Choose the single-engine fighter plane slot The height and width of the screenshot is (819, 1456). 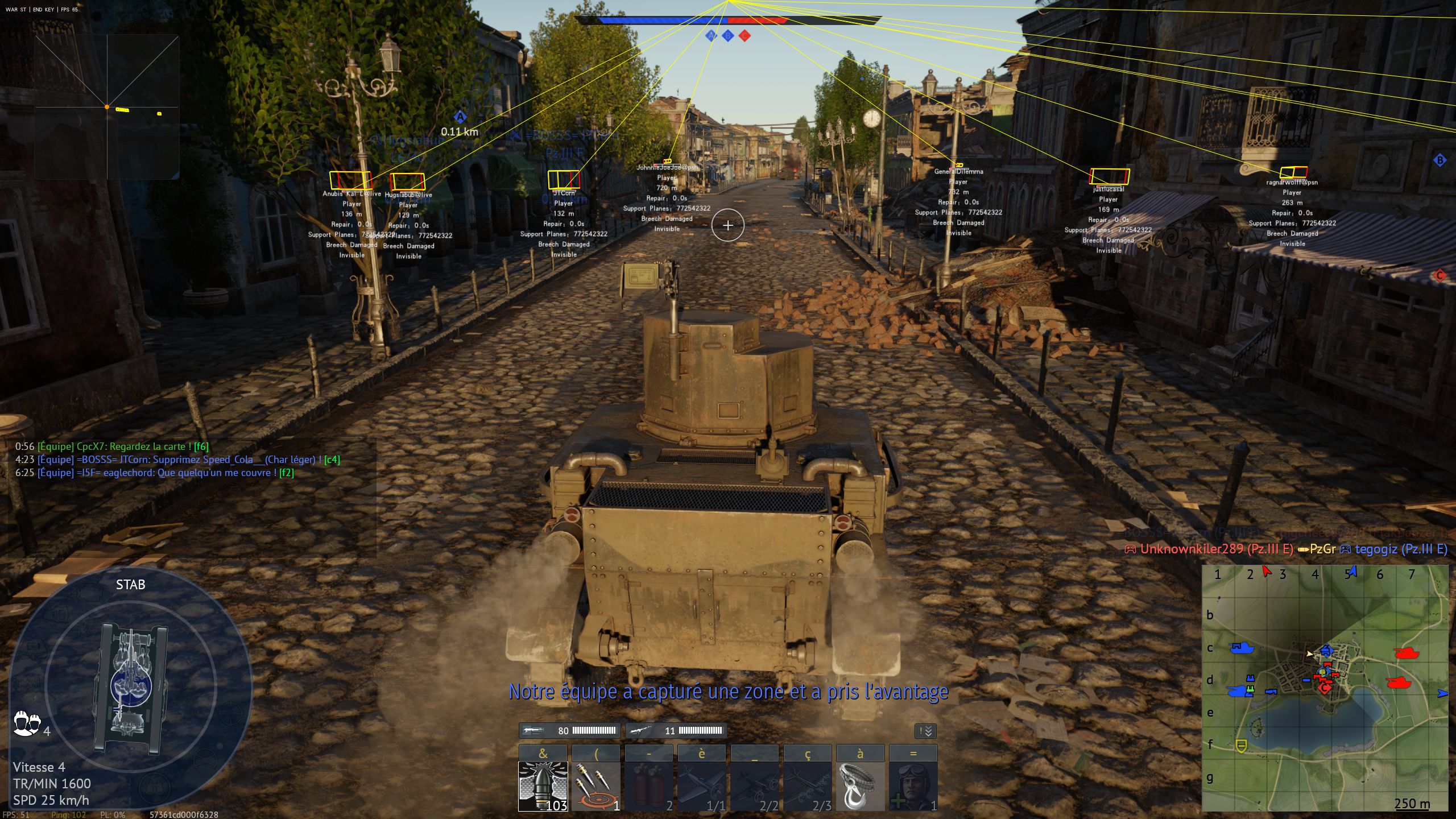[701, 786]
